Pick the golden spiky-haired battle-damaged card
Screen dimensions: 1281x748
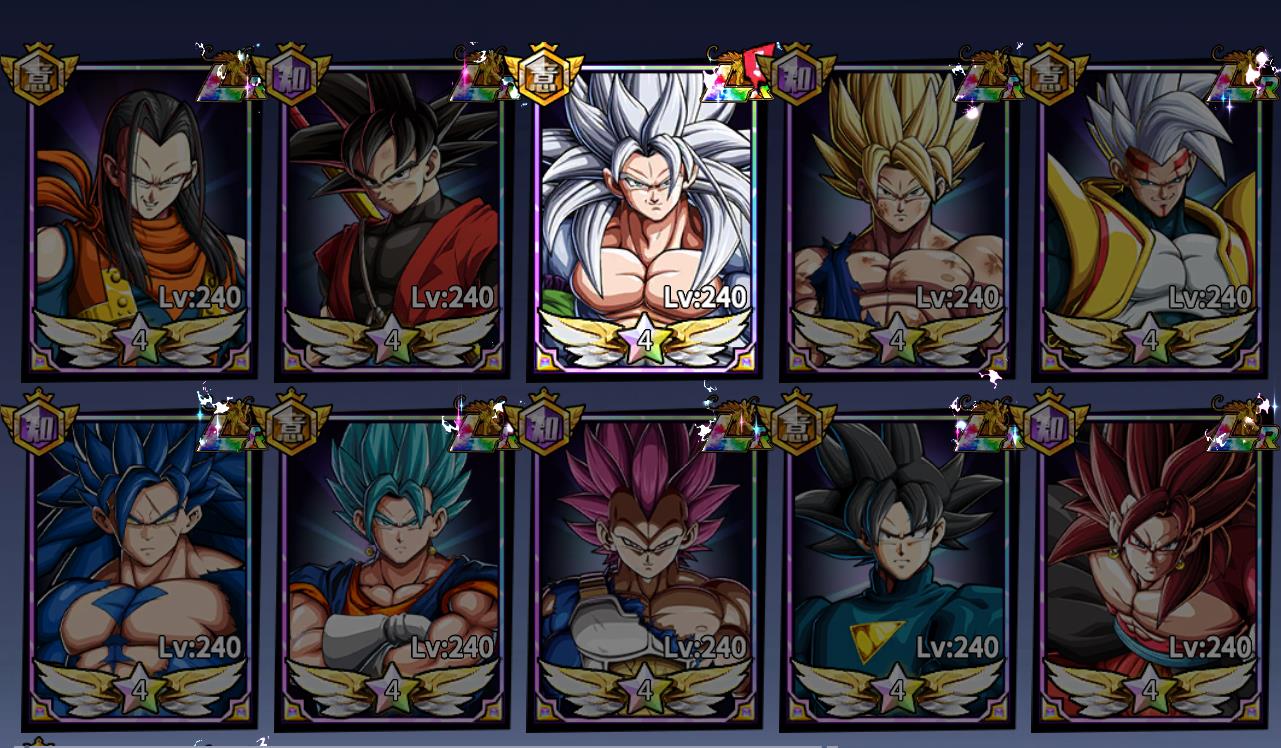[x=898, y=215]
